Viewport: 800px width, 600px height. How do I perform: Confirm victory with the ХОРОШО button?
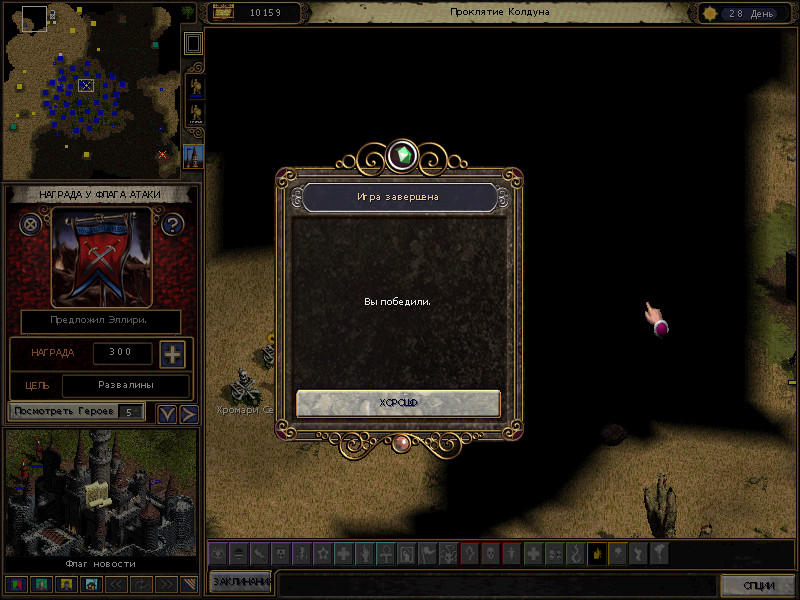tap(398, 403)
